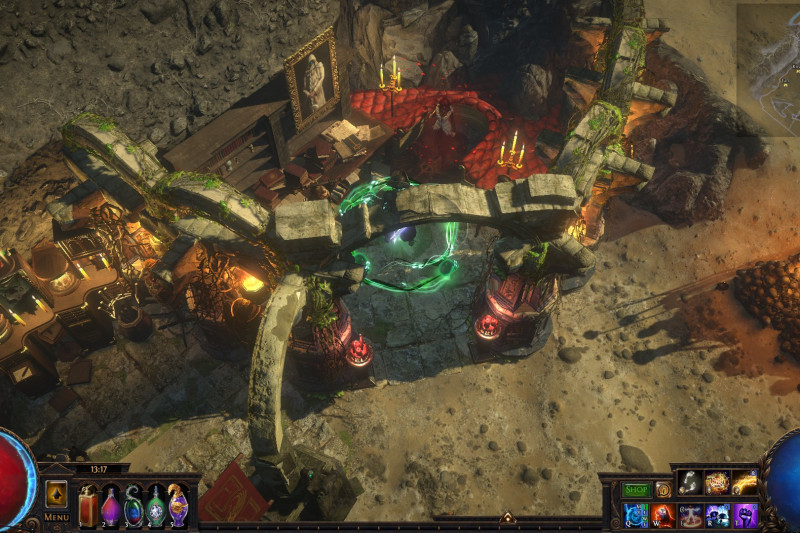This screenshot has width=800, height=533.
Task: Open the Menu button
Action: [56, 517]
